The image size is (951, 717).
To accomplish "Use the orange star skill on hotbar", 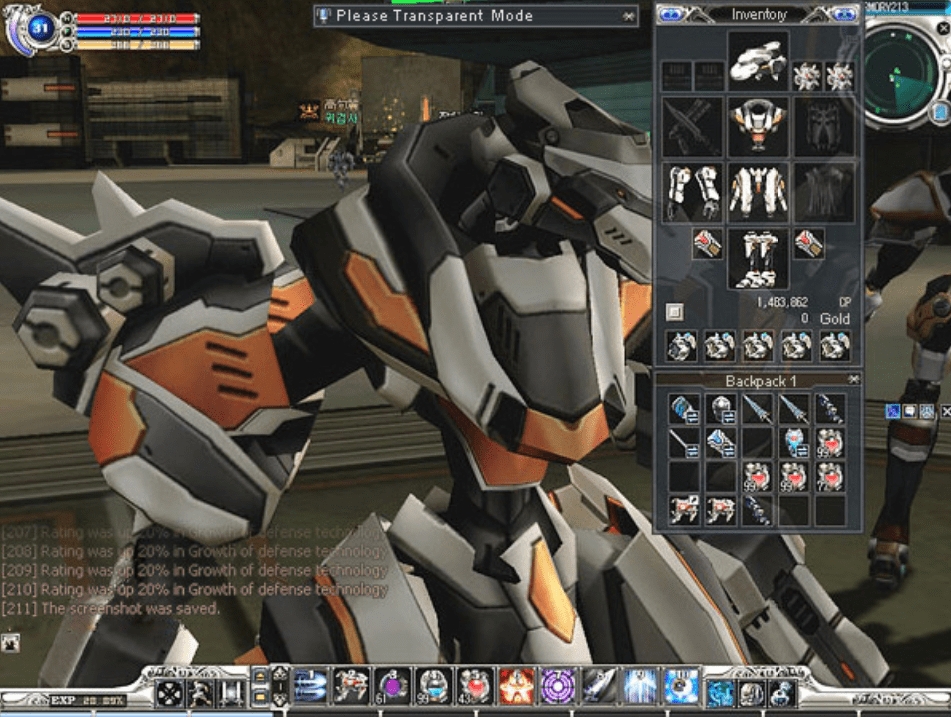I will coord(515,686).
